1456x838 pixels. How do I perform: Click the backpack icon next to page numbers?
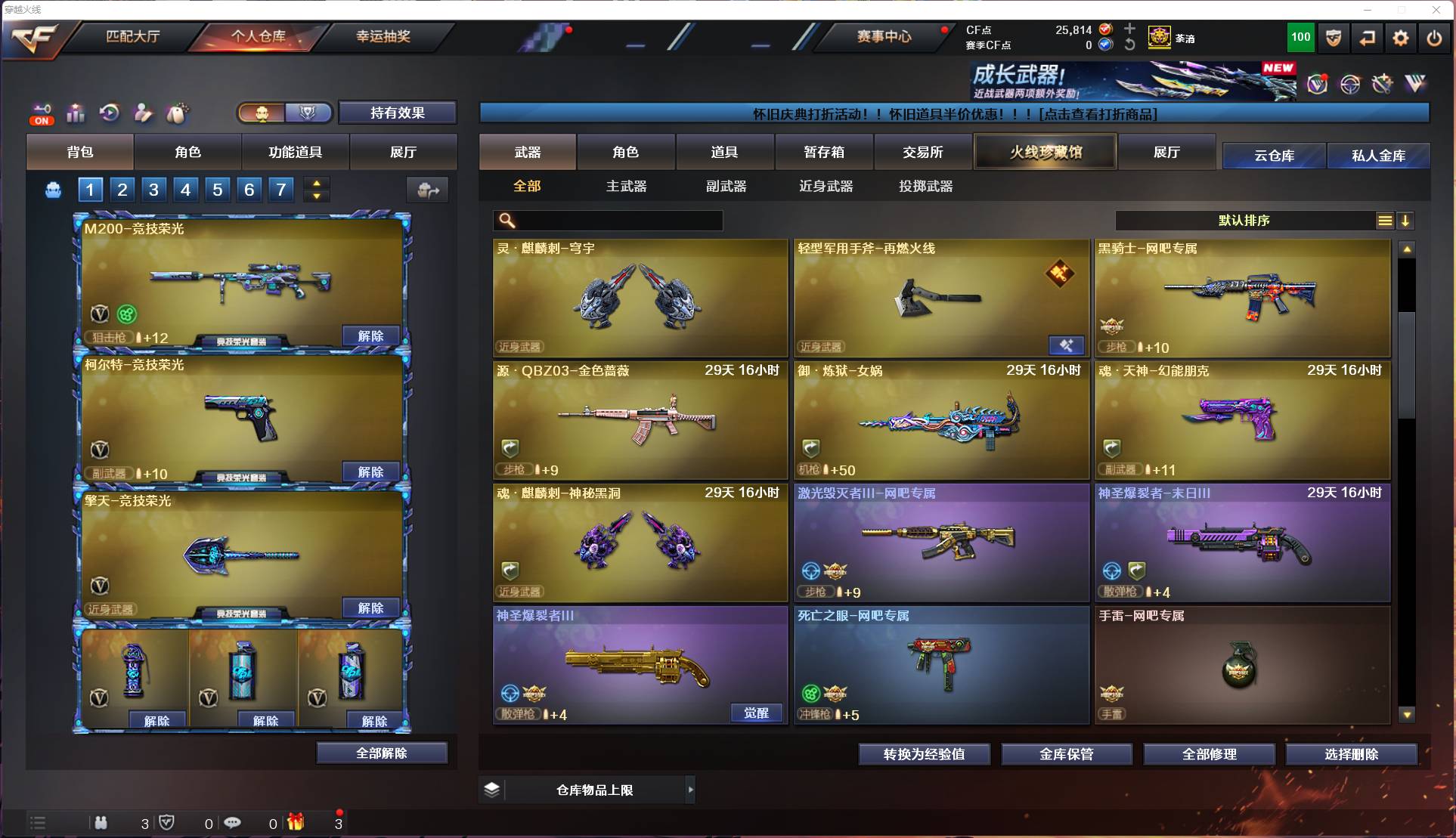coord(51,190)
